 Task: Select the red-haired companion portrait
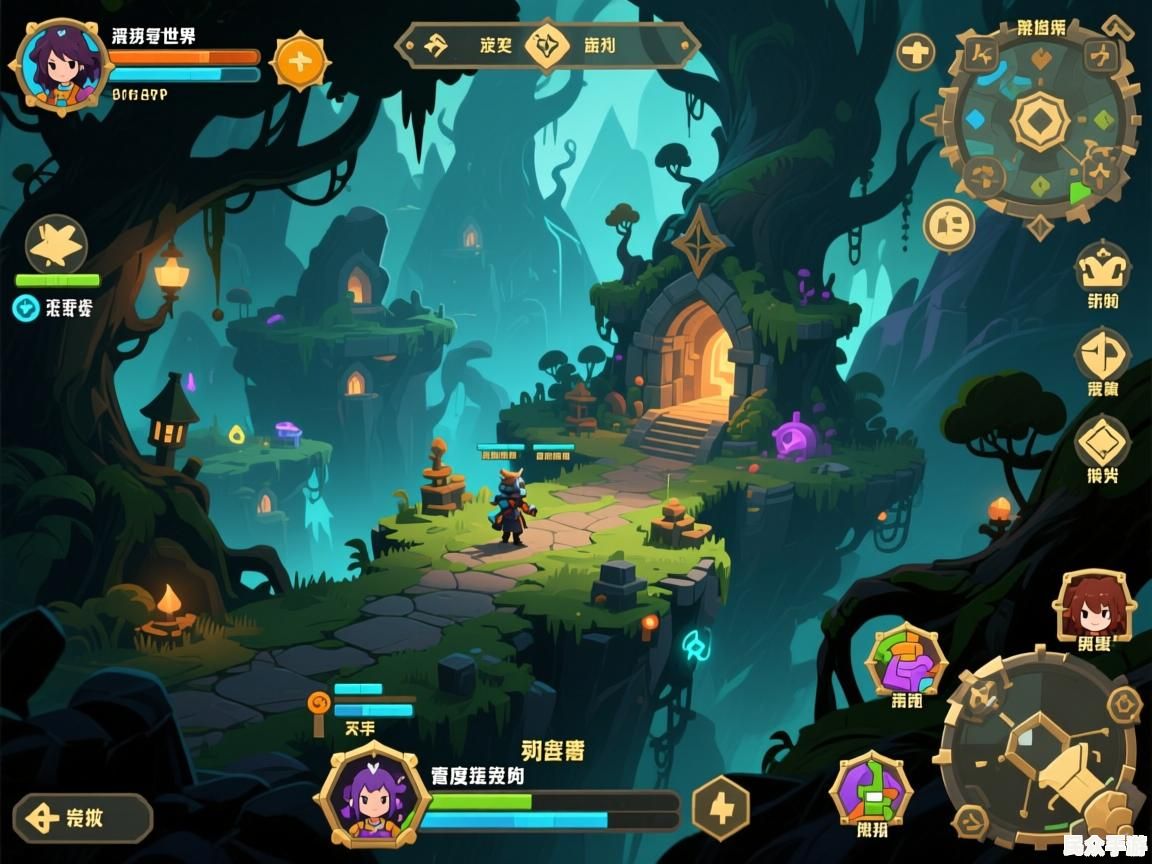pyautogui.click(x=1094, y=605)
